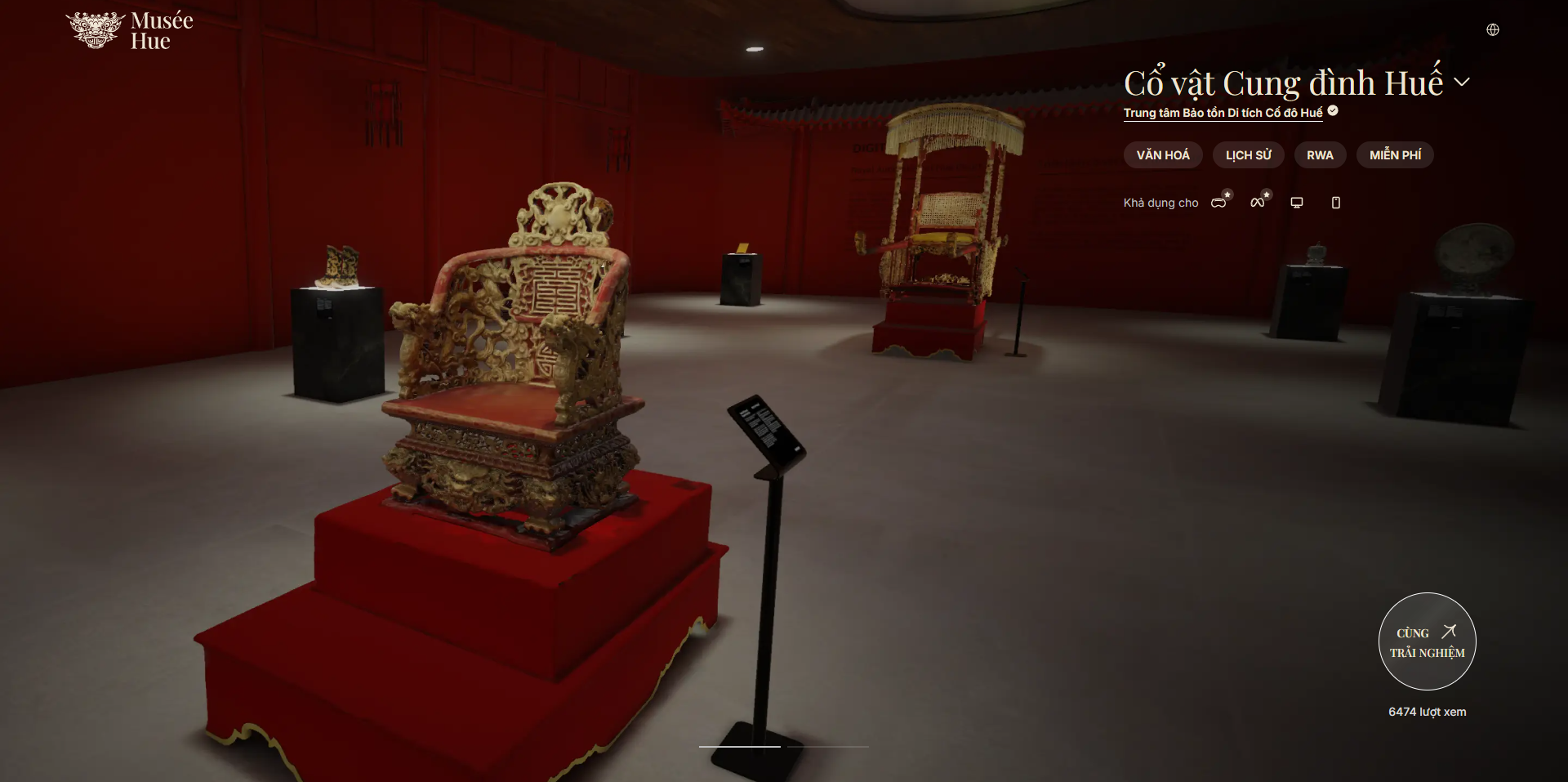The width and height of the screenshot is (1568, 782).
Task: Toggle the VĂN HOÁ category tag
Action: (x=1163, y=154)
